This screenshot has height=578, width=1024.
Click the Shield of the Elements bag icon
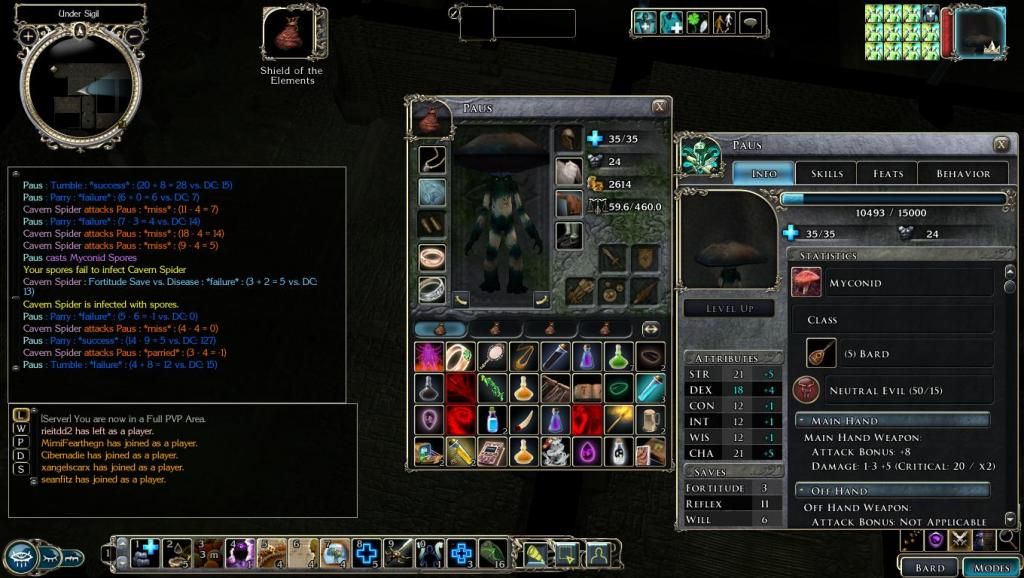289,34
